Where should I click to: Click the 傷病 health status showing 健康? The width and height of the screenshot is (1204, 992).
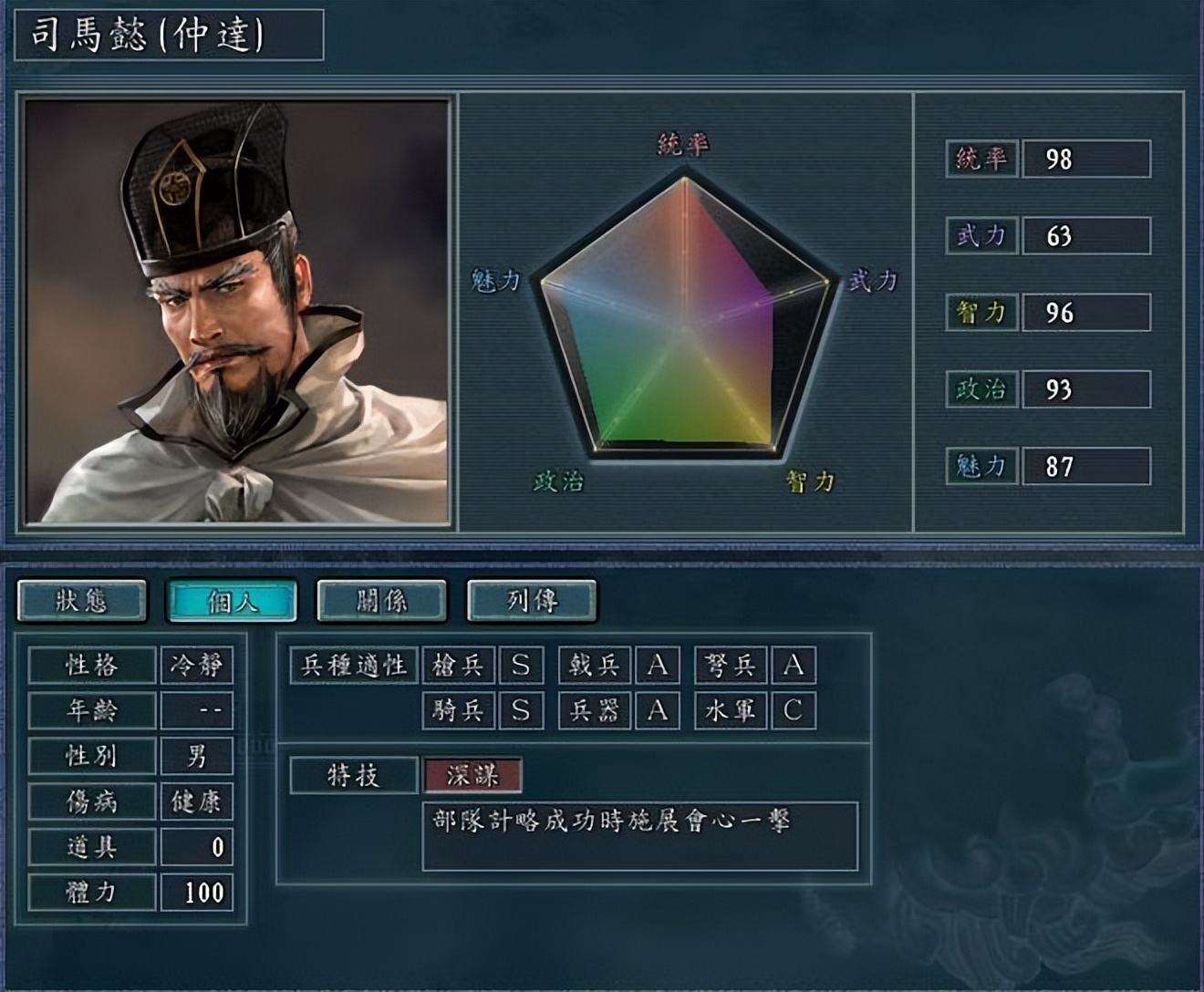tap(196, 803)
